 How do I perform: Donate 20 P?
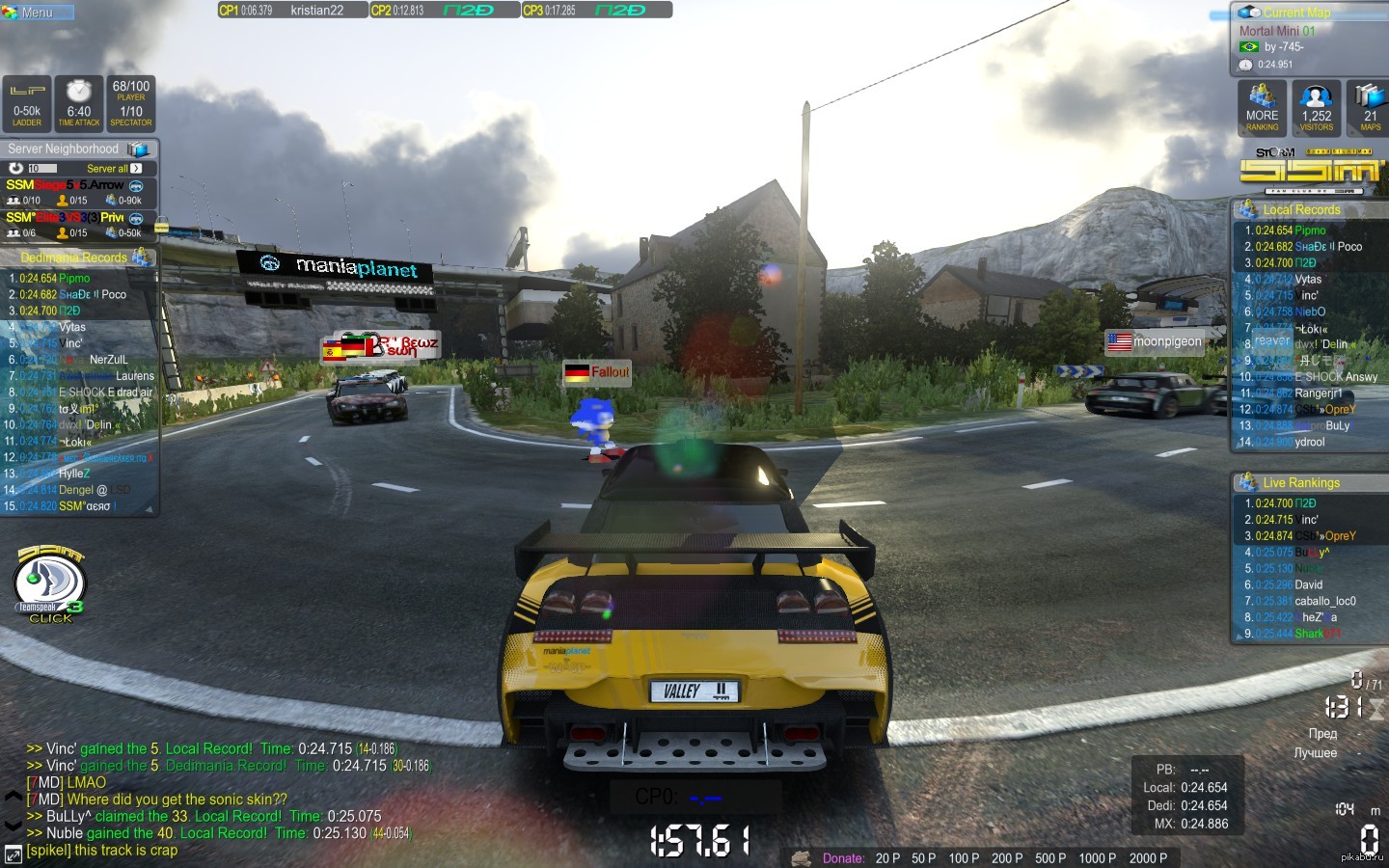pyautogui.click(x=887, y=858)
